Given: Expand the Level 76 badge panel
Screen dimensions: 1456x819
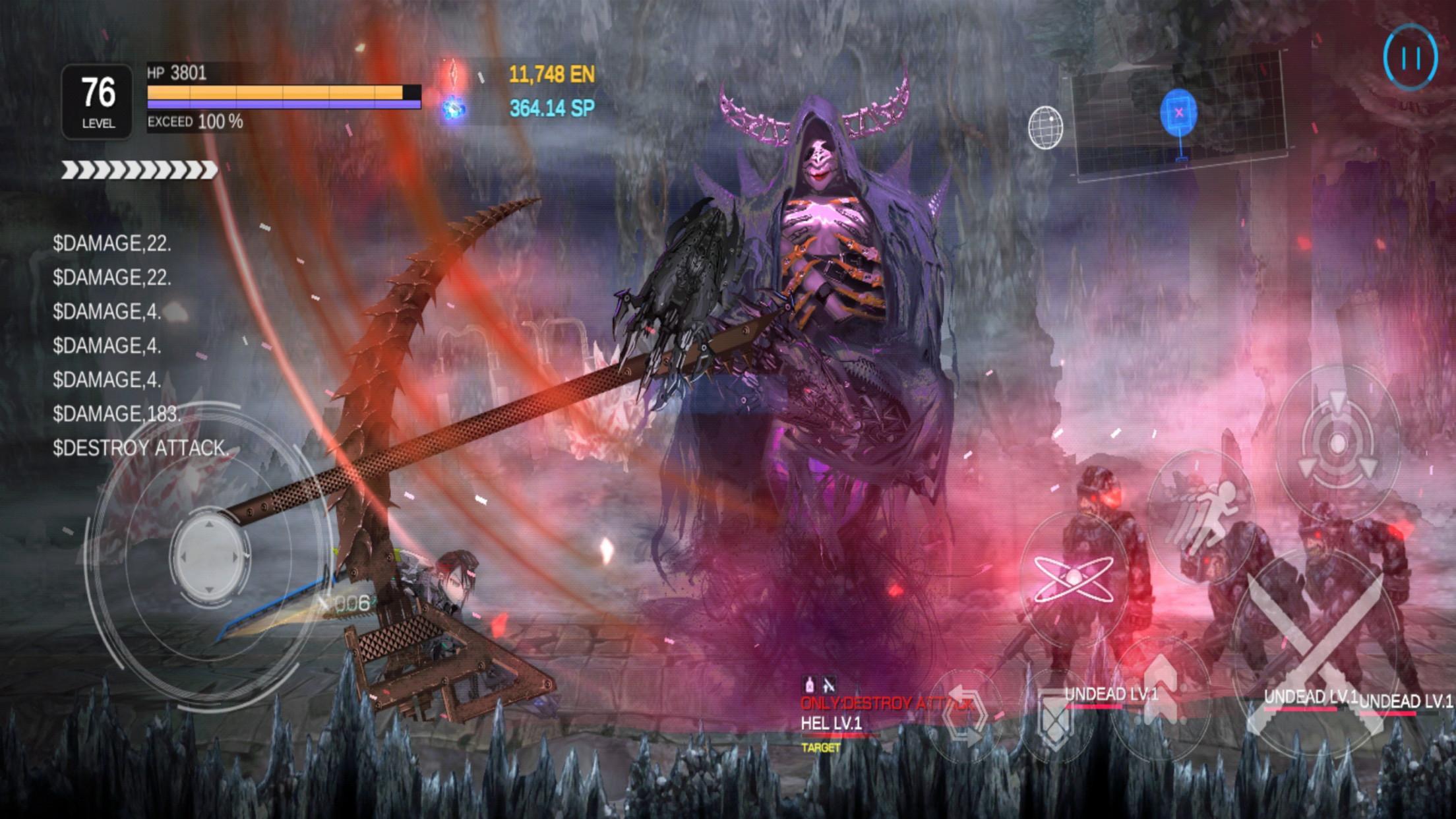Looking at the screenshot, I should pyautogui.click(x=98, y=97).
